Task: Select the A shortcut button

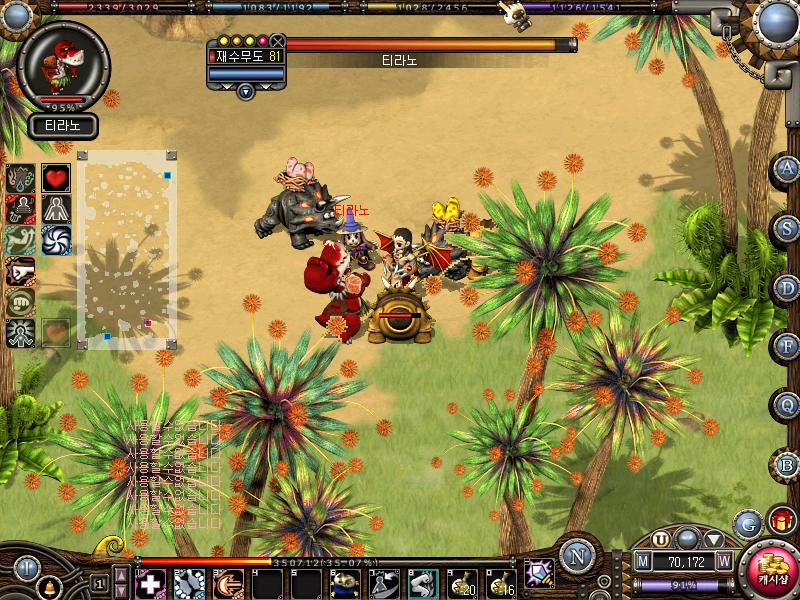Action: coord(787,169)
